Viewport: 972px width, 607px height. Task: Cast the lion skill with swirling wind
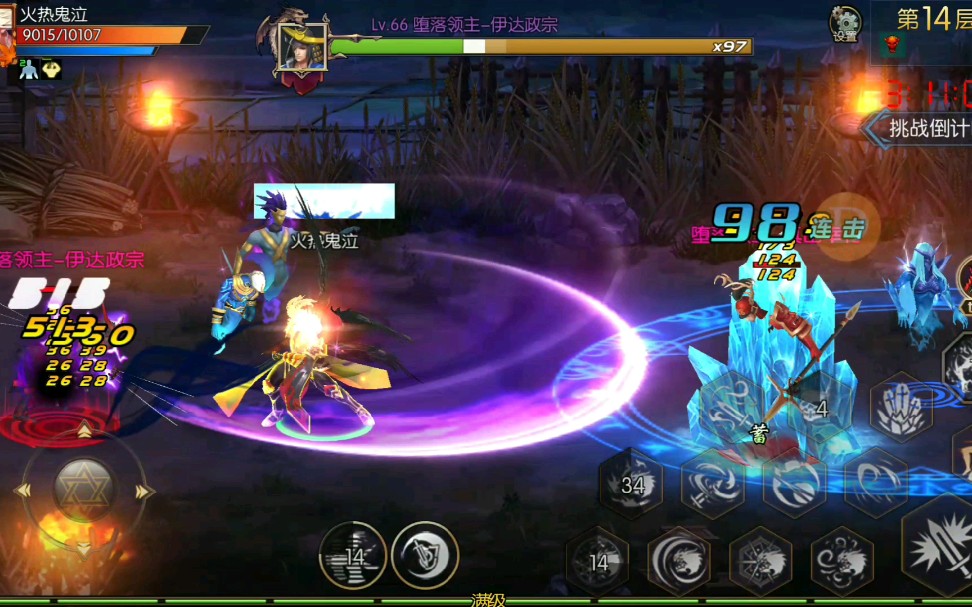pos(842,562)
